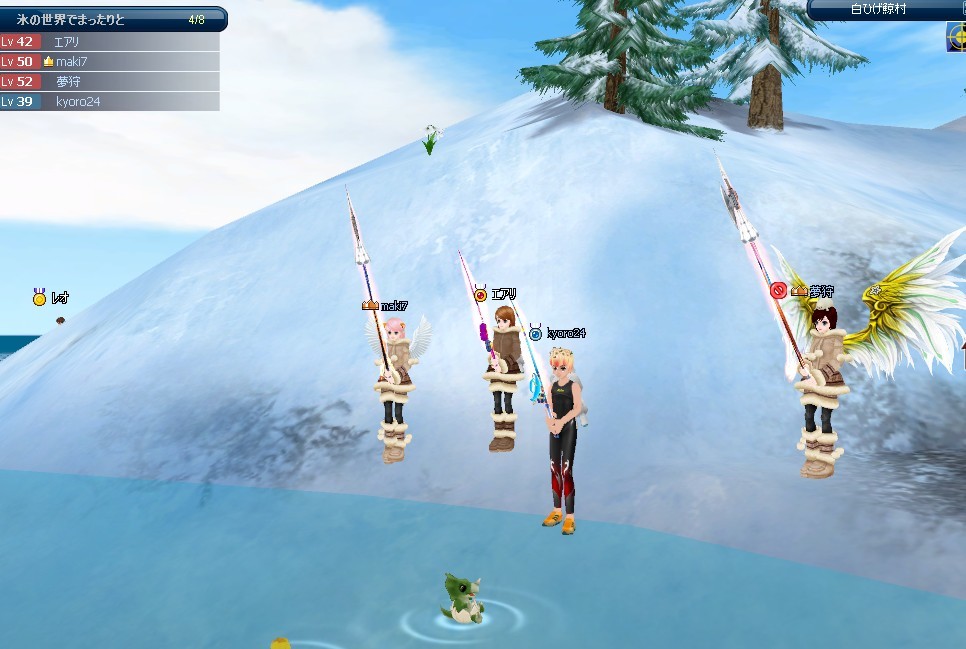The width and height of the screenshot is (966, 649).
Task: Click the party title bar 氷の世界でまったりと
Action: click(110, 19)
